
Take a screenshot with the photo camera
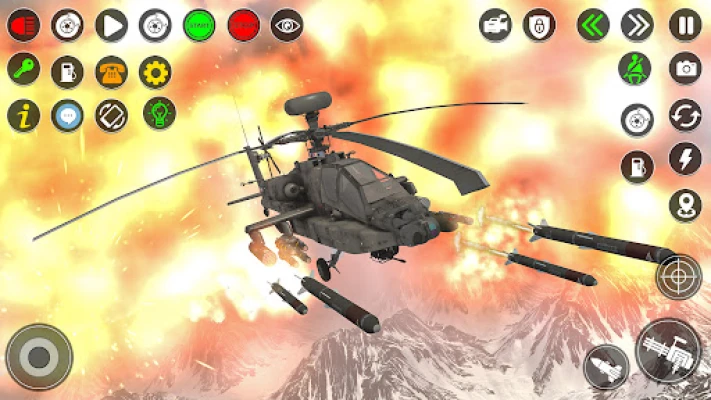pyautogui.click(x=685, y=69)
